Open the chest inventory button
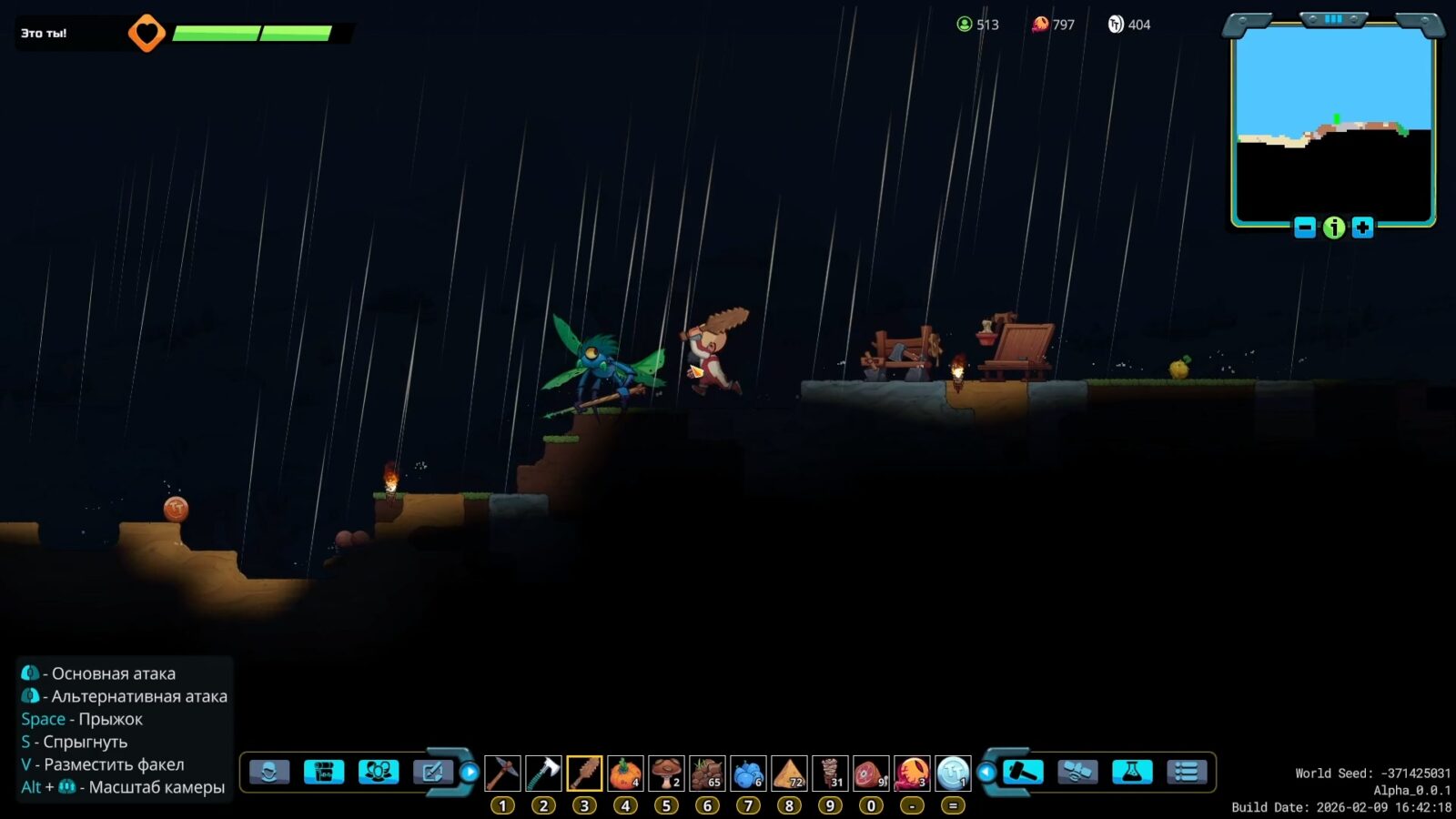Screen dimensions: 1456x819 tap(324, 773)
